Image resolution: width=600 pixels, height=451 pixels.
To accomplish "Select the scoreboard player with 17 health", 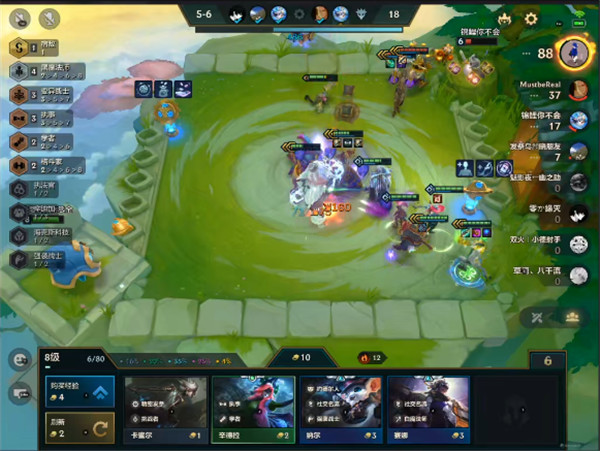I will [578, 121].
